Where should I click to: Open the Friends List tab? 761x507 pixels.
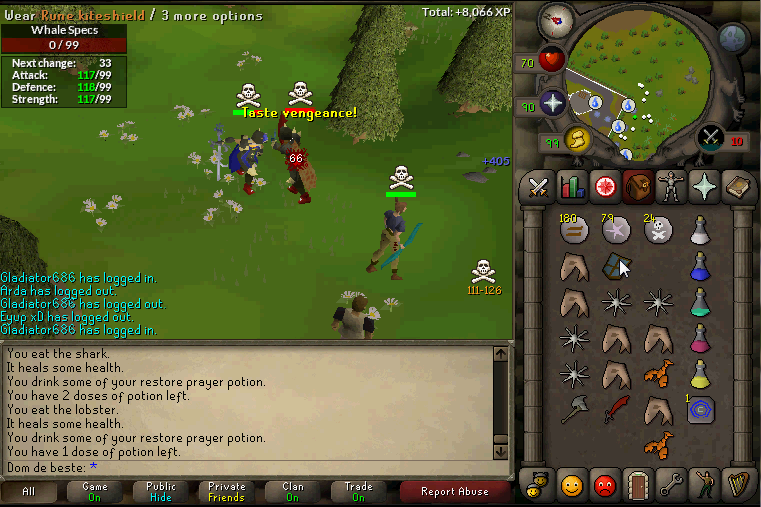pos(572,485)
